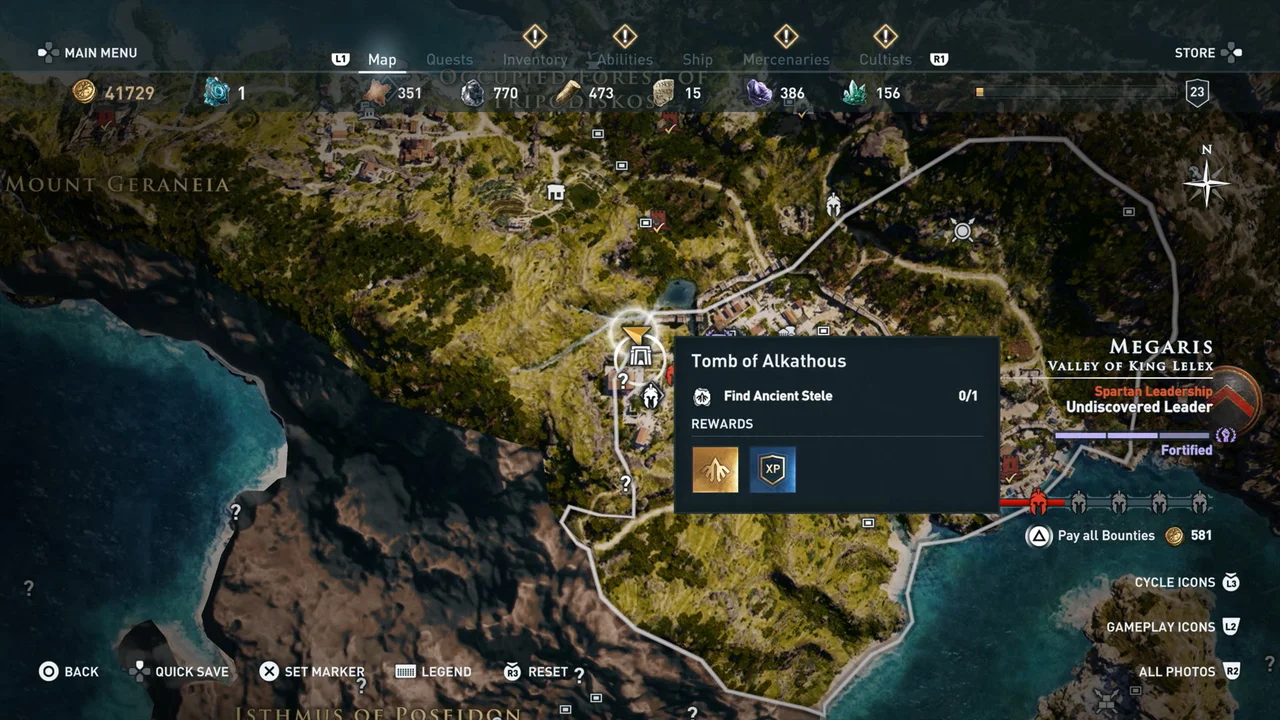Toggle the All Photos filter
This screenshot has width=1280, height=720.
tap(1177, 672)
